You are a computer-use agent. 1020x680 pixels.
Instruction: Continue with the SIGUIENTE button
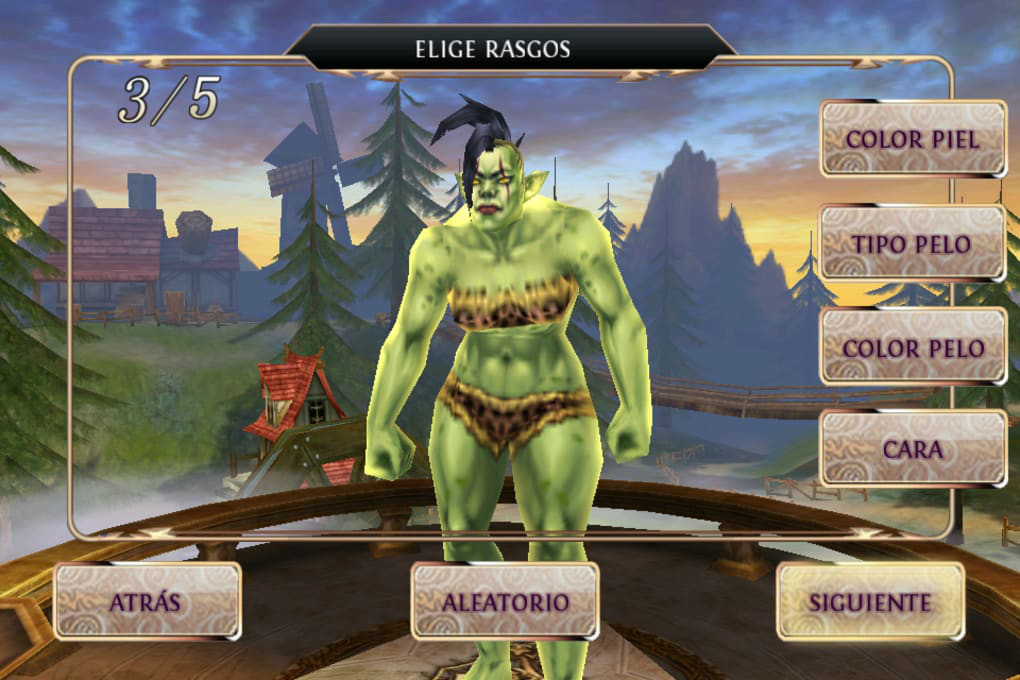click(870, 601)
